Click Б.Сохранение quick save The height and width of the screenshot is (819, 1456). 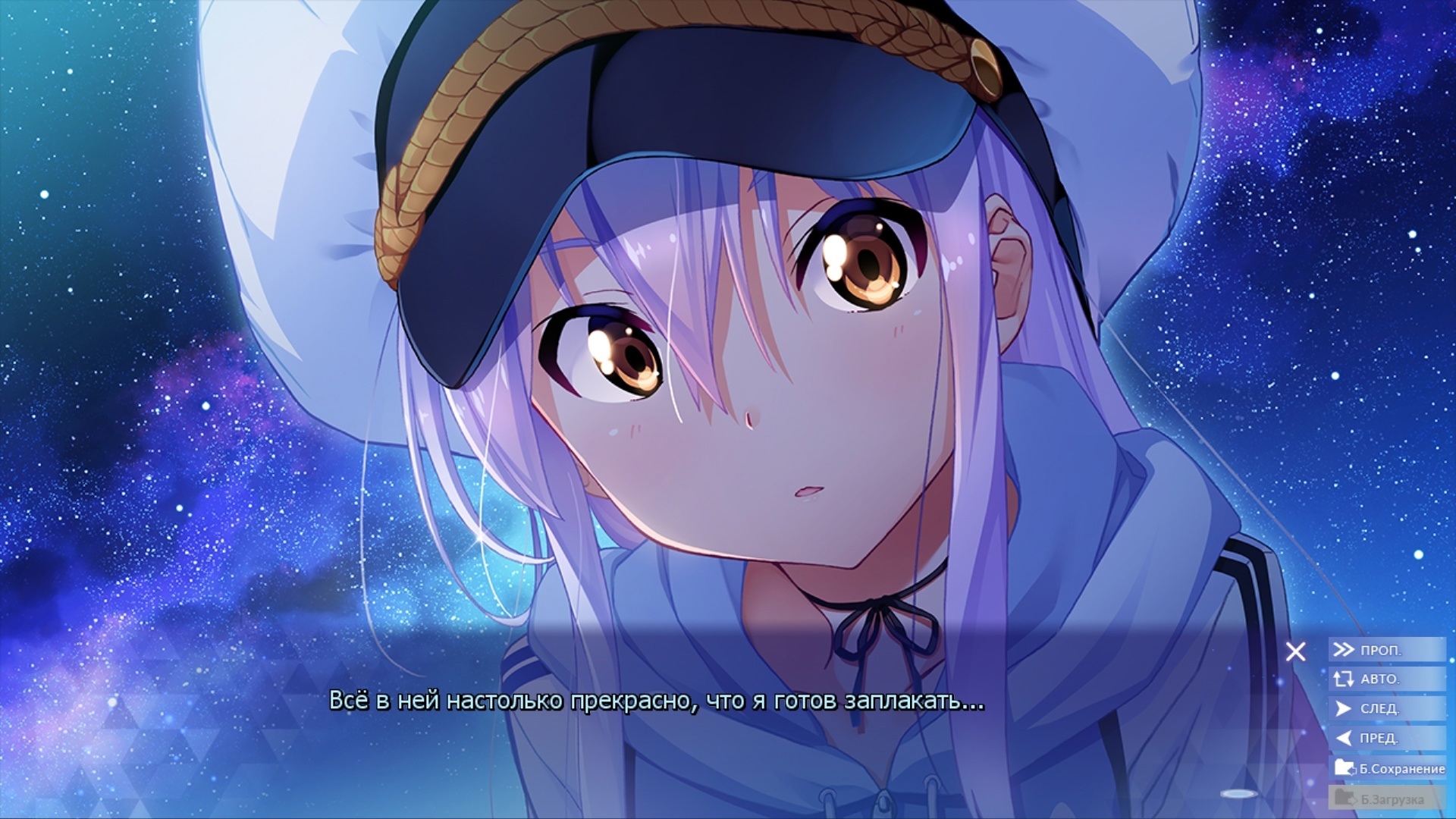point(1389,768)
